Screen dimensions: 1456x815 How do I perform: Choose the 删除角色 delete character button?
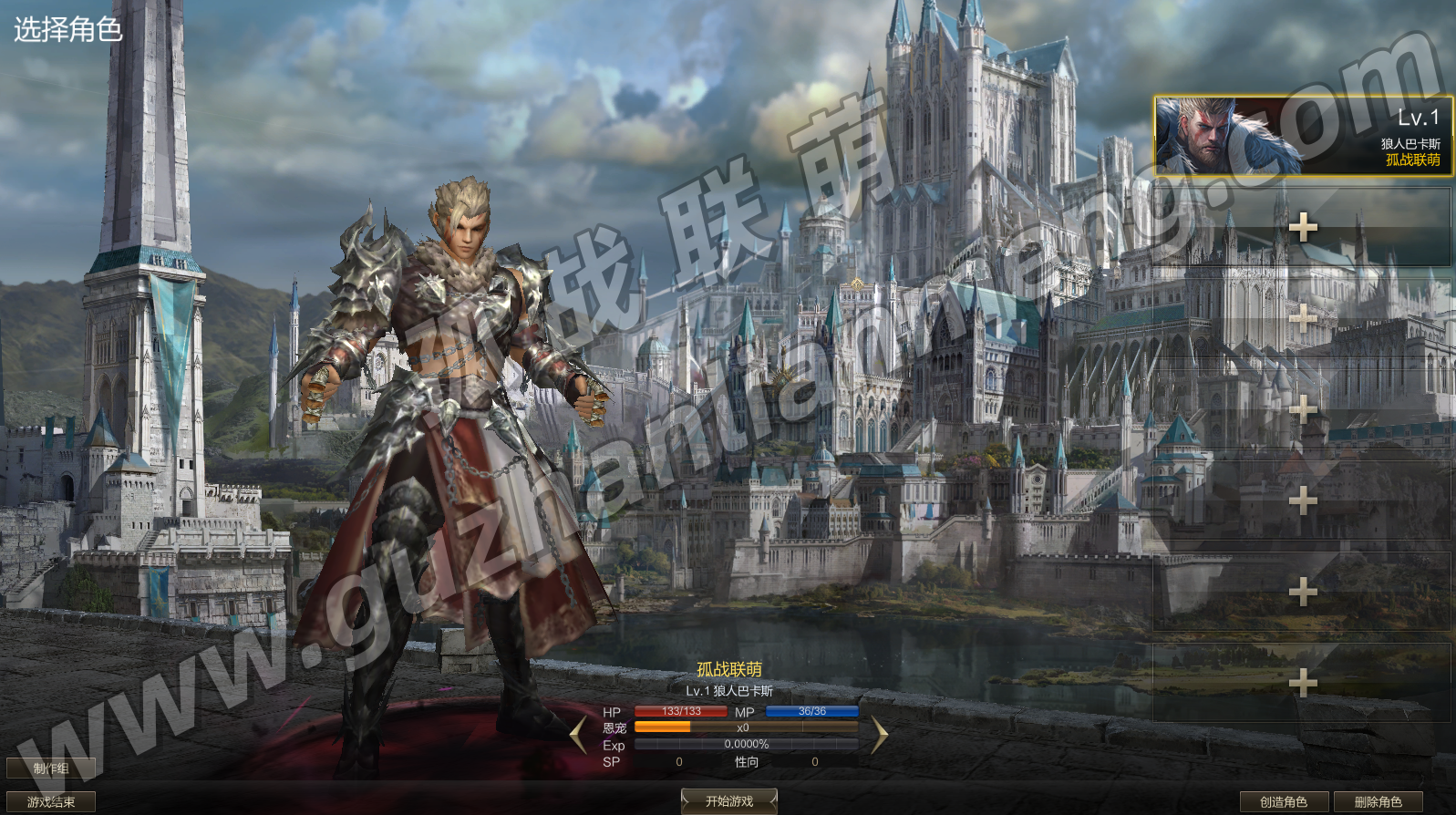click(1378, 802)
